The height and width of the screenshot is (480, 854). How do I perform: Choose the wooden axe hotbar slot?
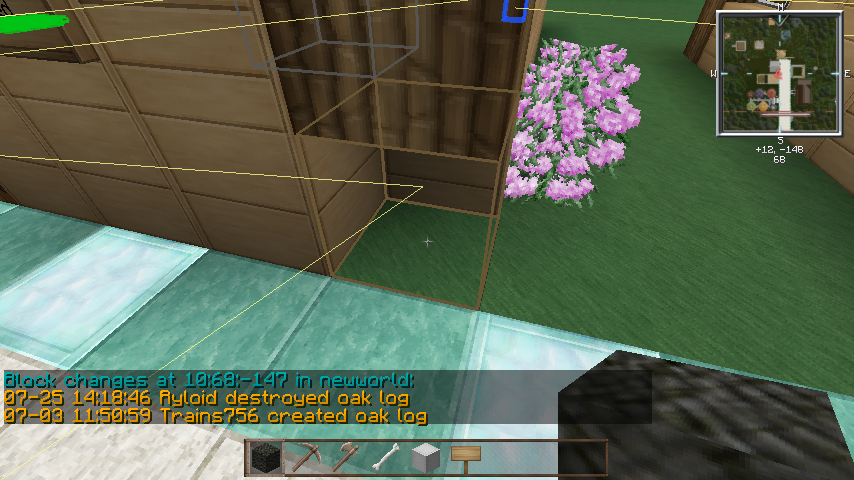[x=345, y=458]
